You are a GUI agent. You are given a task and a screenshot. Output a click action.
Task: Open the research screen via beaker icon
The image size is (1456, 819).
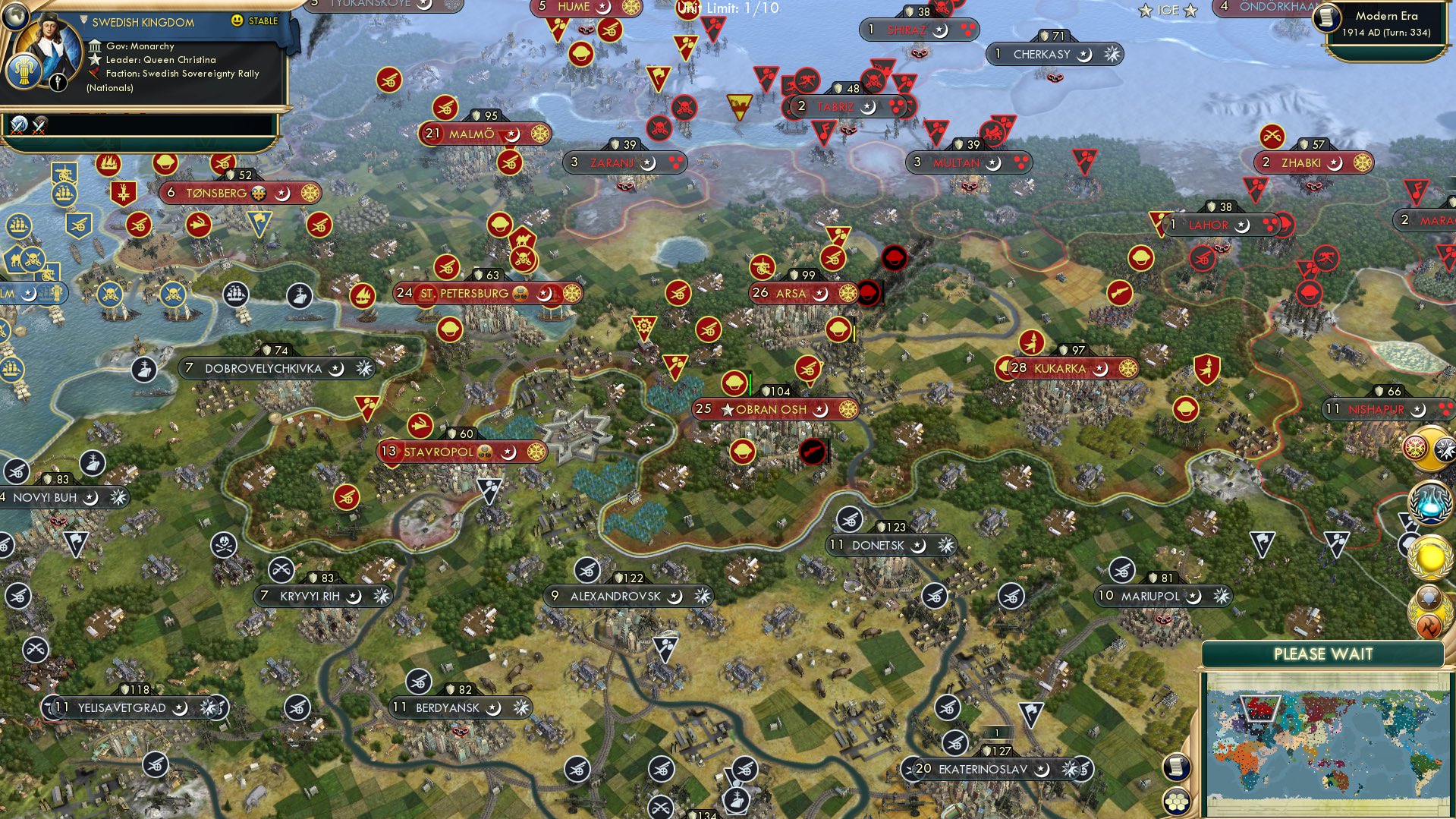point(1430,502)
